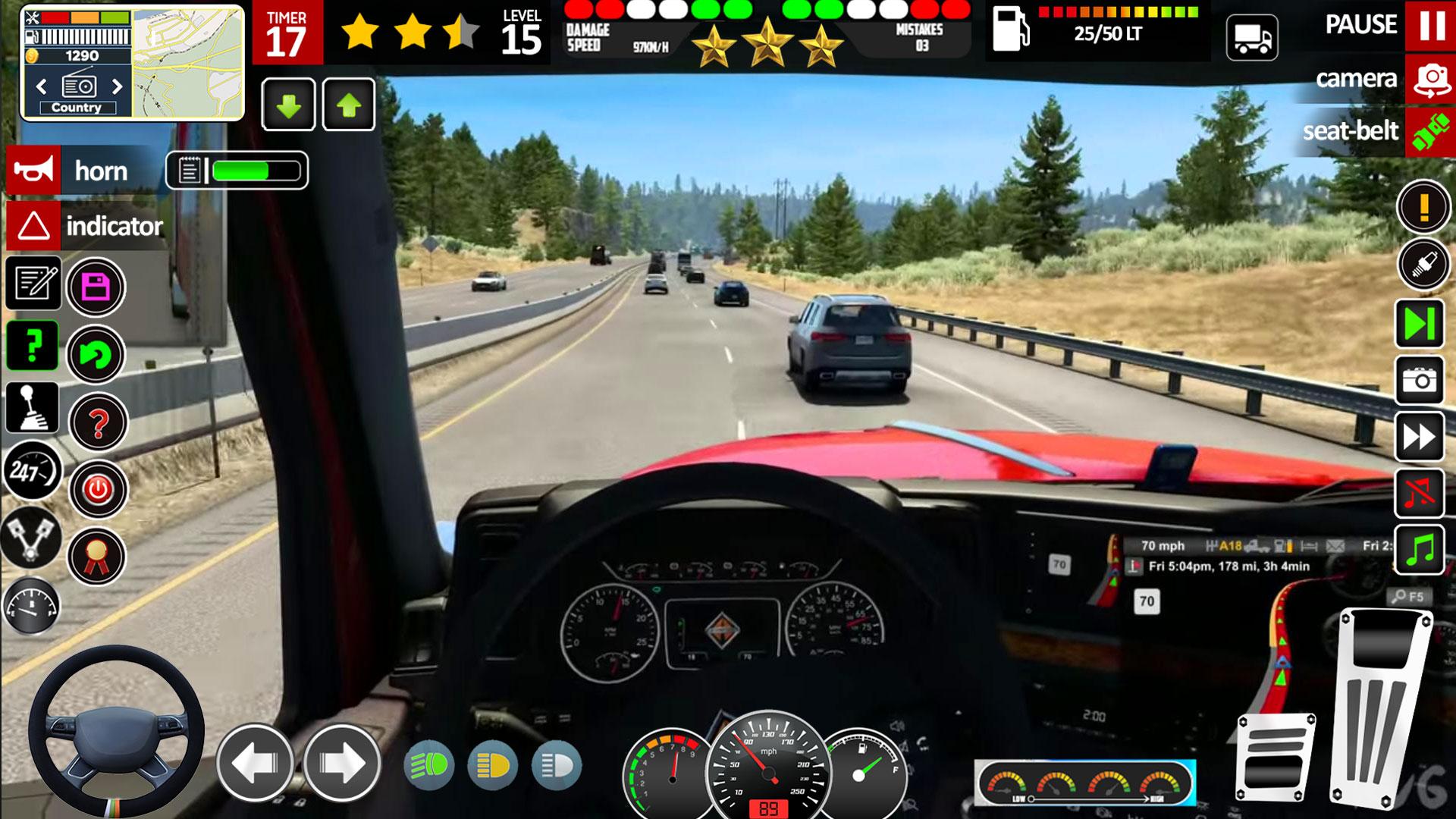Toggle the seat-belt button
This screenshot has width=1456, height=819.
coord(1429,132)
